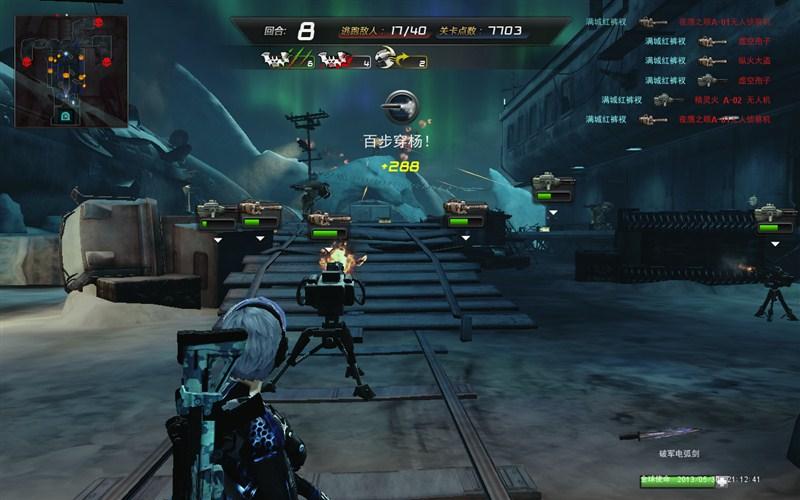Click the minimap in the corner
The height and width of the screenshot is (500, 800).
tap(70, 70)
